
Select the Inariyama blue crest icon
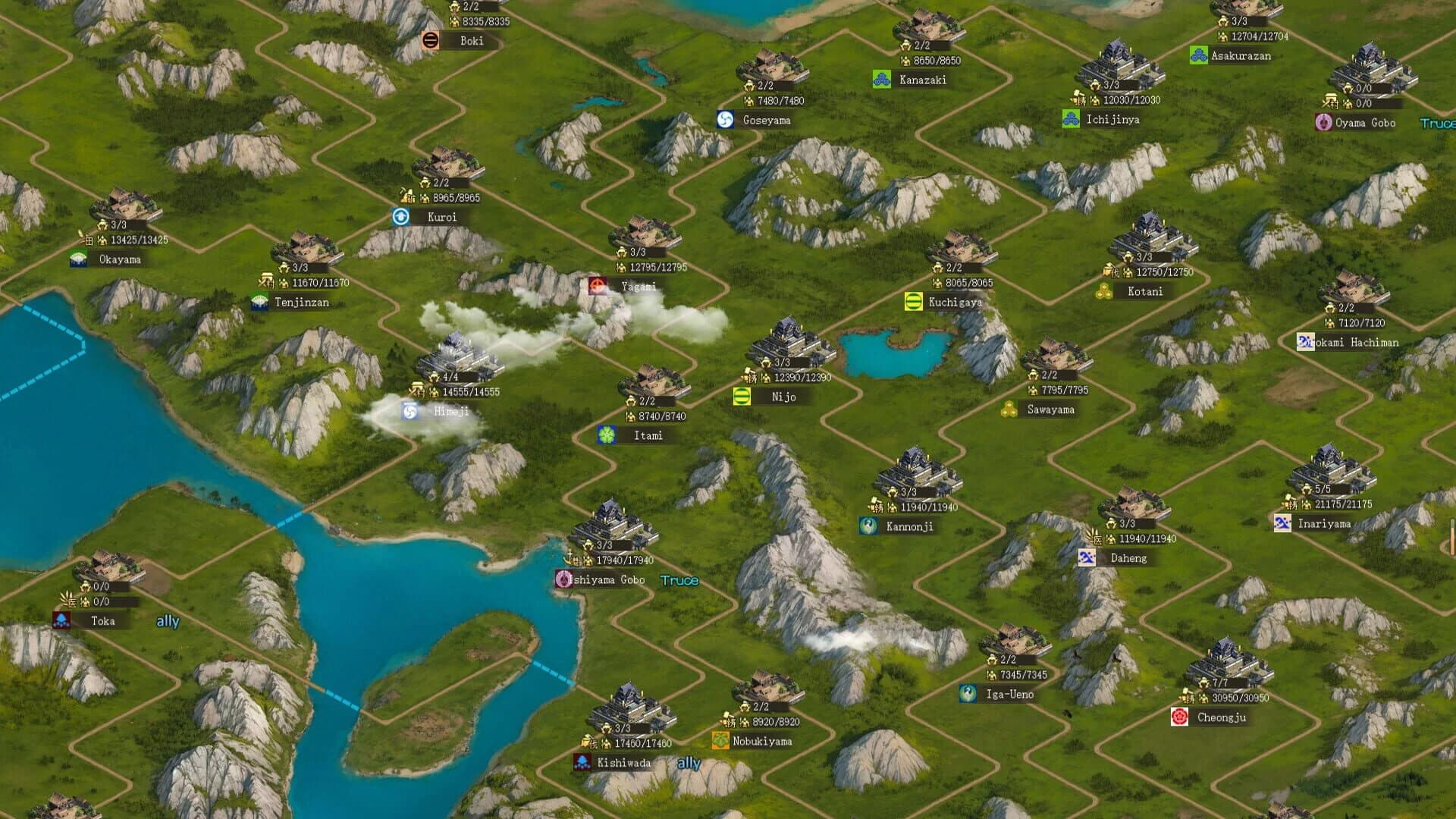(x=1282, y=522)
